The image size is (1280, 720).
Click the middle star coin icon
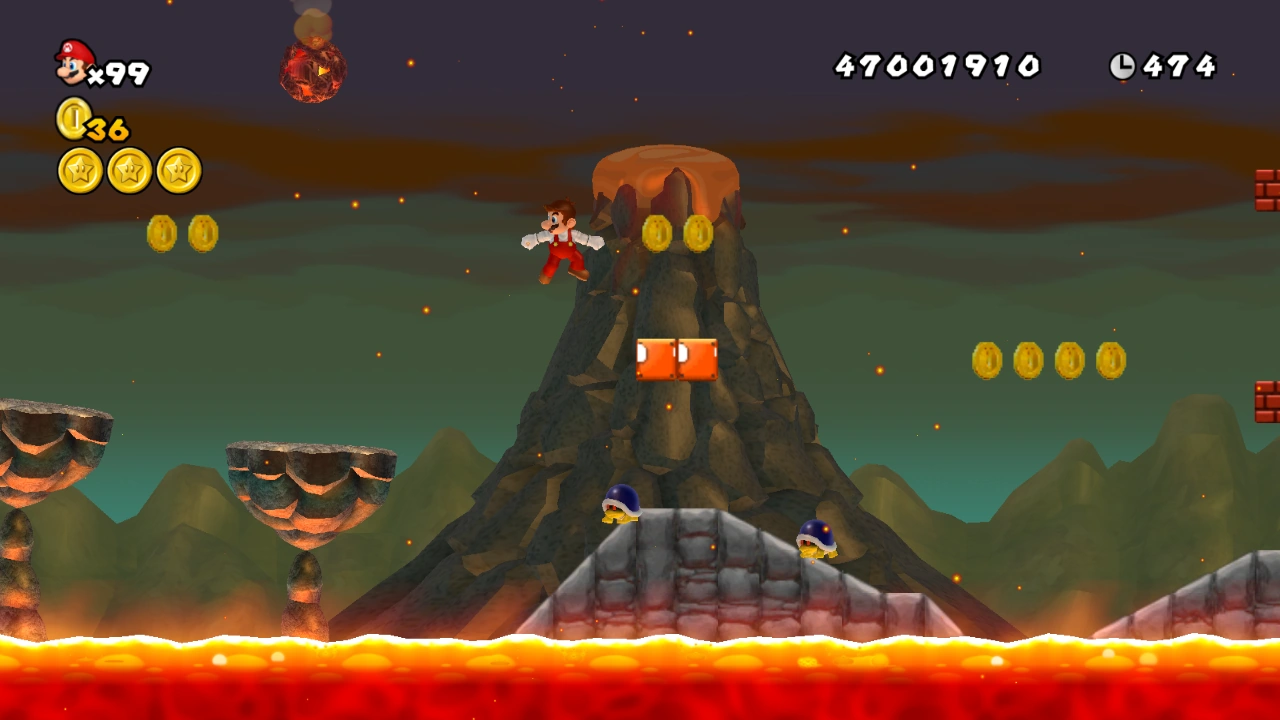pyautogui.click(x=128, y=170)
